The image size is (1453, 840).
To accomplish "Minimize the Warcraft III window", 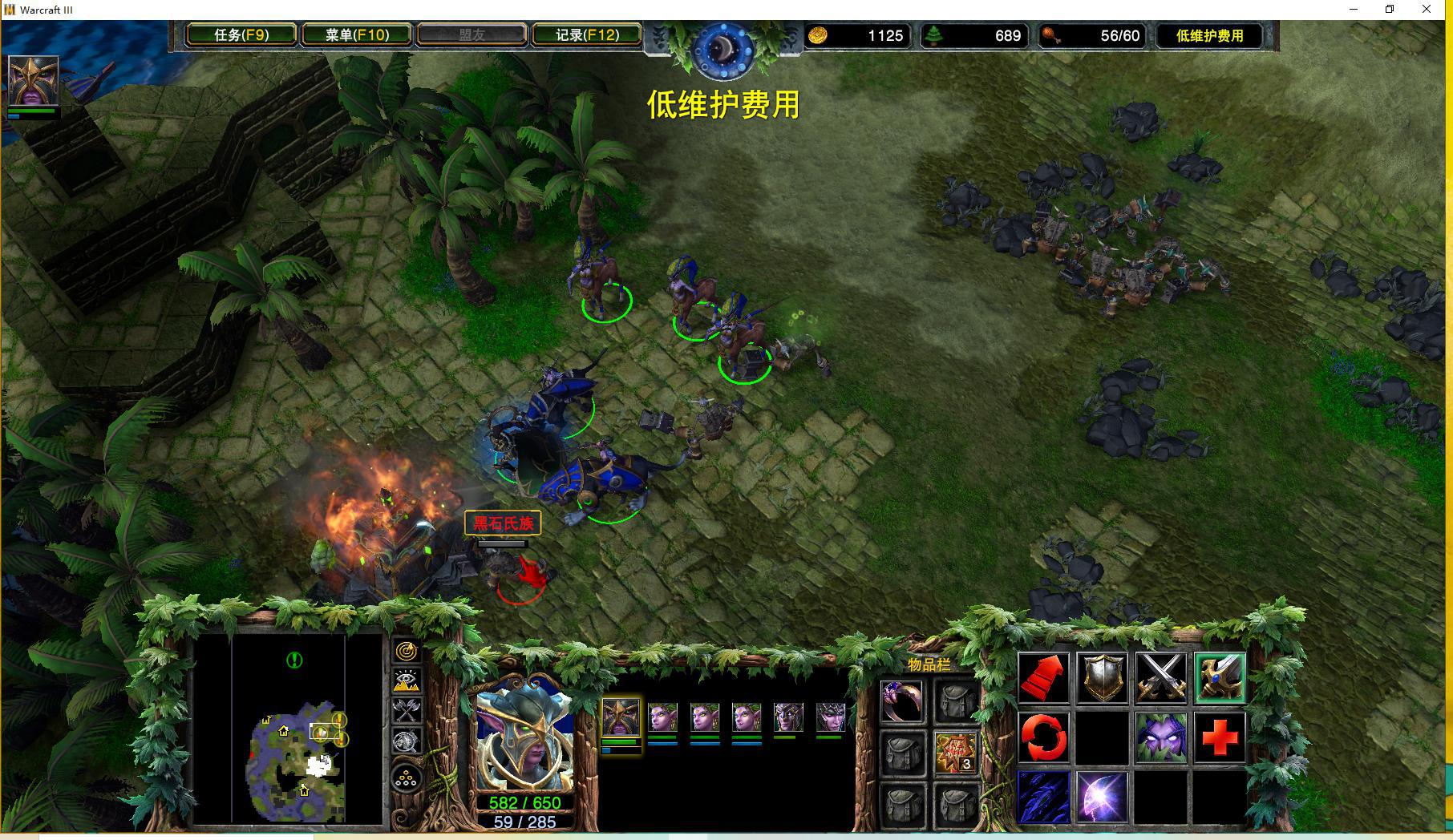I will (x=1354, y=10).
